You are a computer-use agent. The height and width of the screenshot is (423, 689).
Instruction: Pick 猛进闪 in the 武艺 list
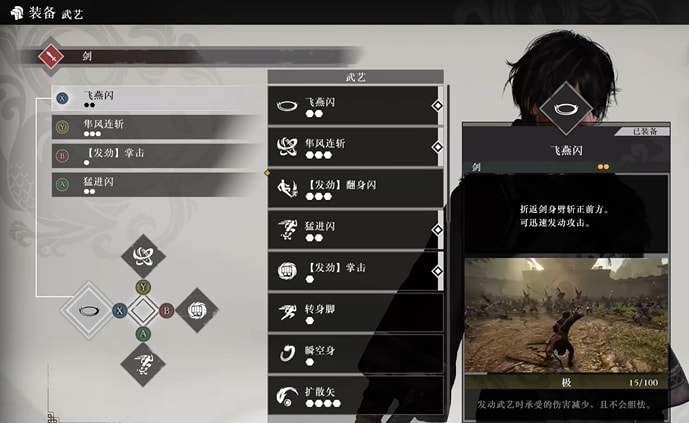[356, 230]
